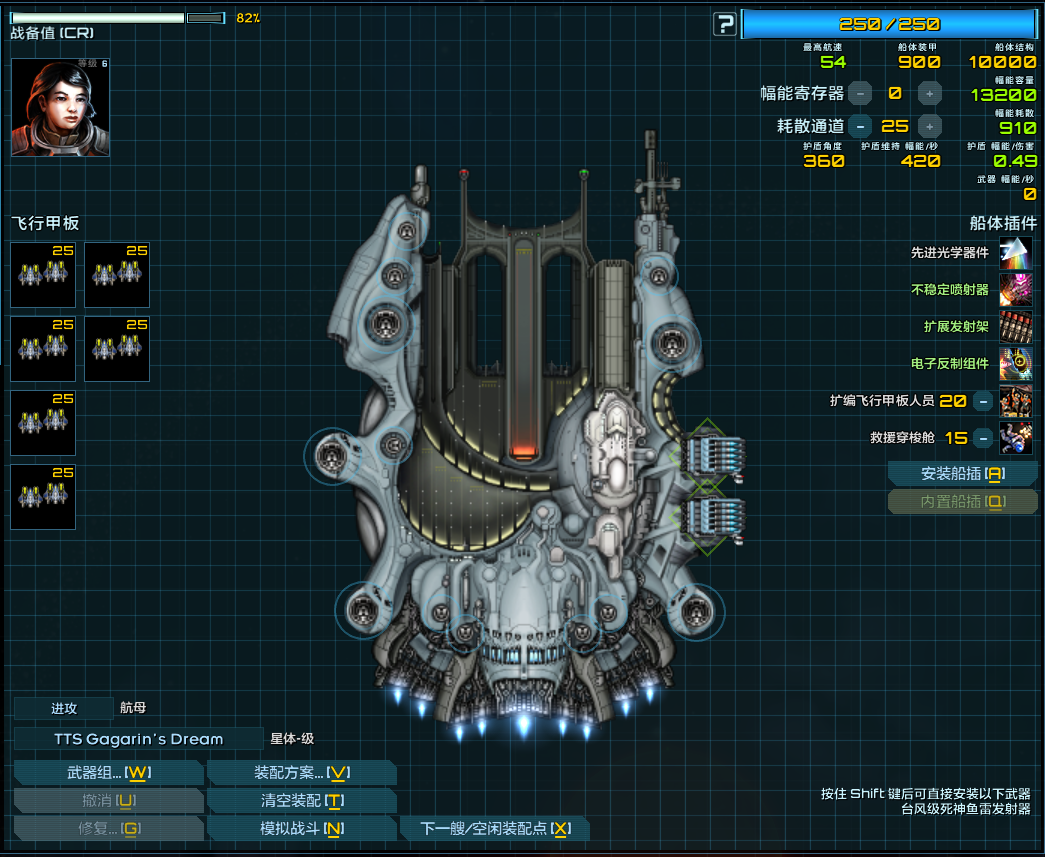The height and width of the screenshot is (857, 1045).
Task: Add one 耗散通道 vent with plus
Action: point(929,126)
